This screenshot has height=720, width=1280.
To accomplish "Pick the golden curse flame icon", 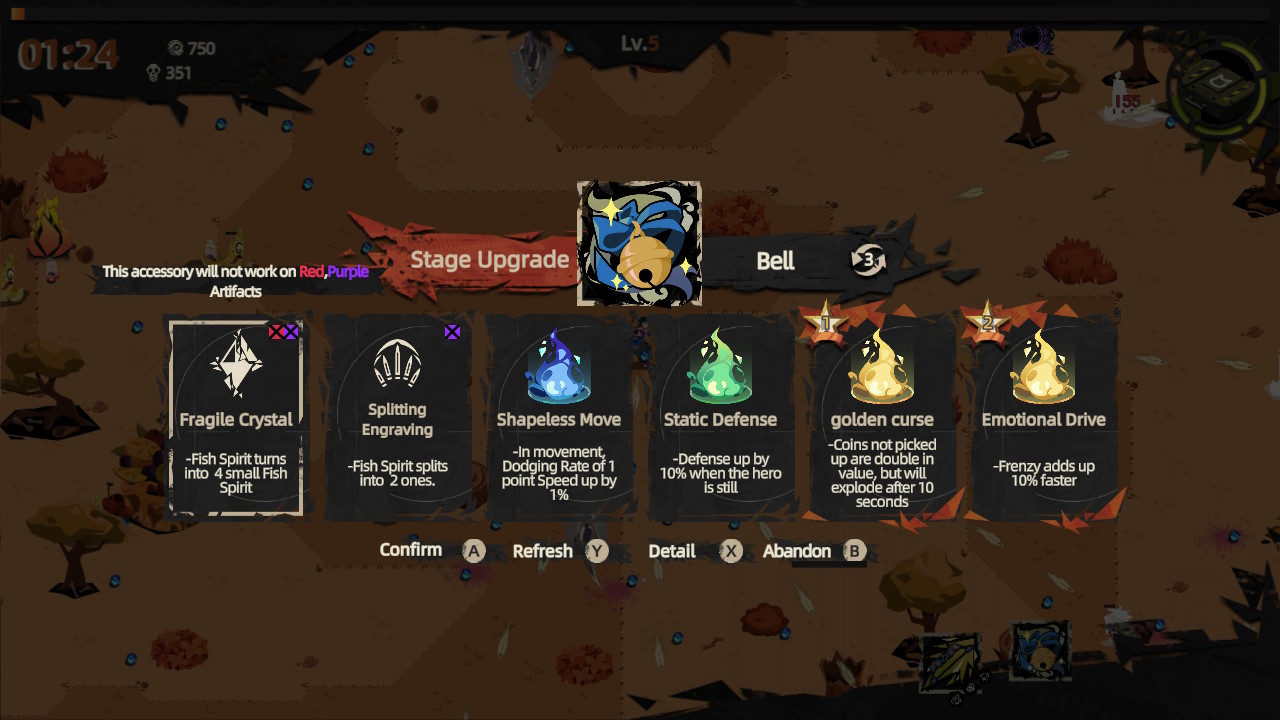I will pyautogui.click(x=882, y=370).
